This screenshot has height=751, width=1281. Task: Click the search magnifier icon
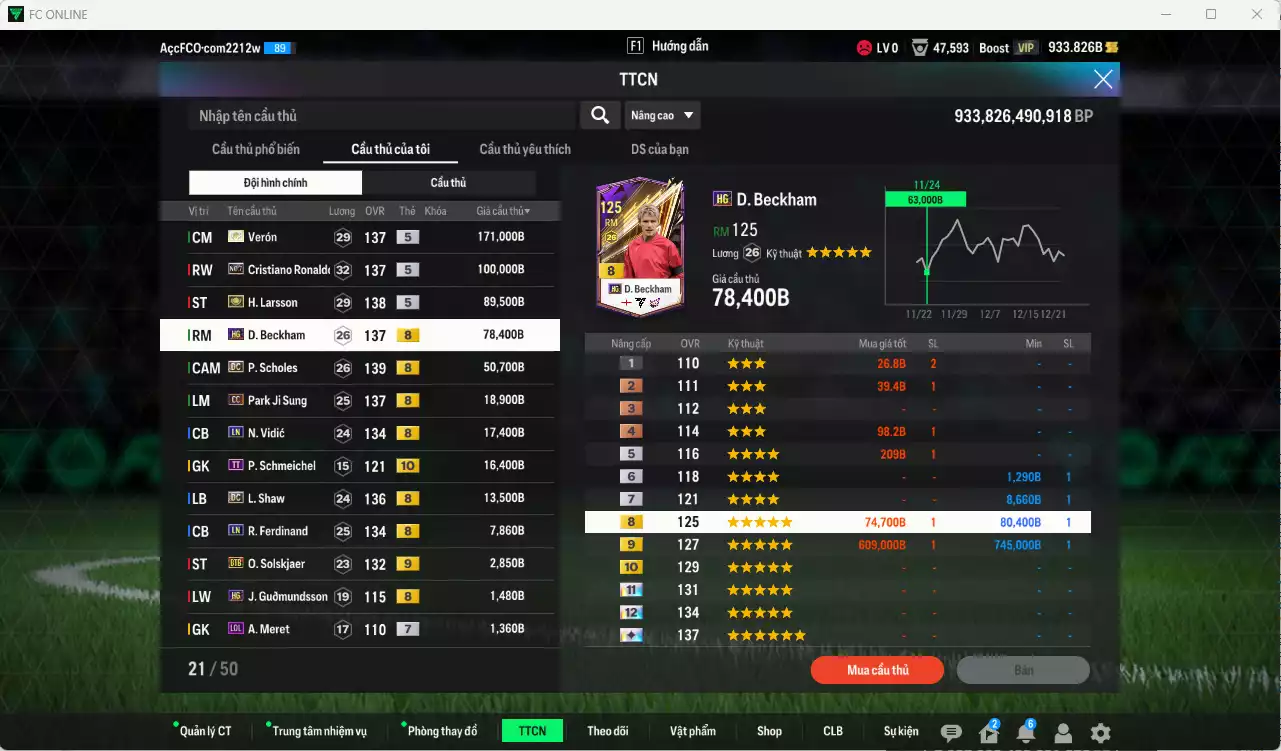599,114
